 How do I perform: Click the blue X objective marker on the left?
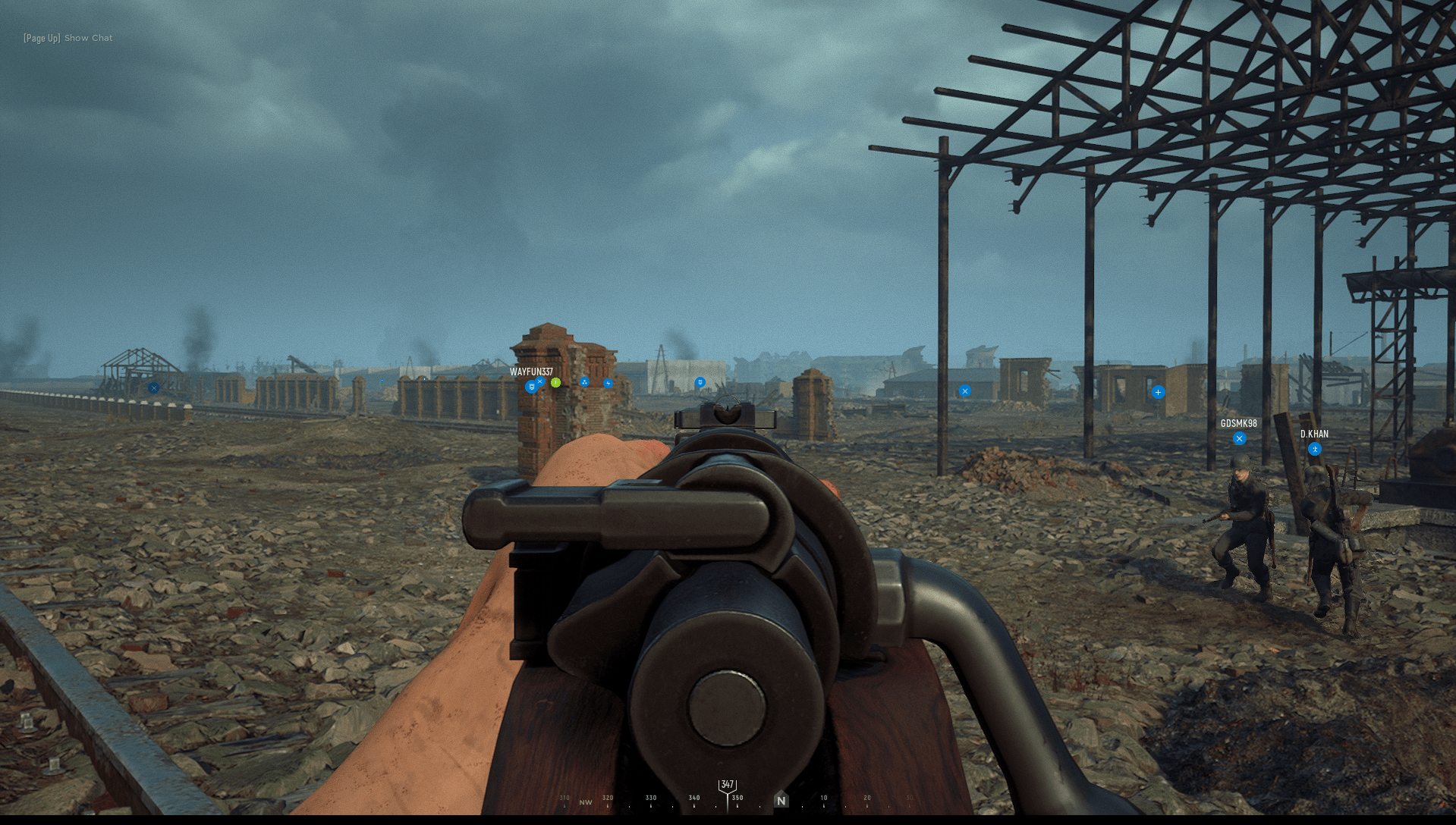(154, 387)
